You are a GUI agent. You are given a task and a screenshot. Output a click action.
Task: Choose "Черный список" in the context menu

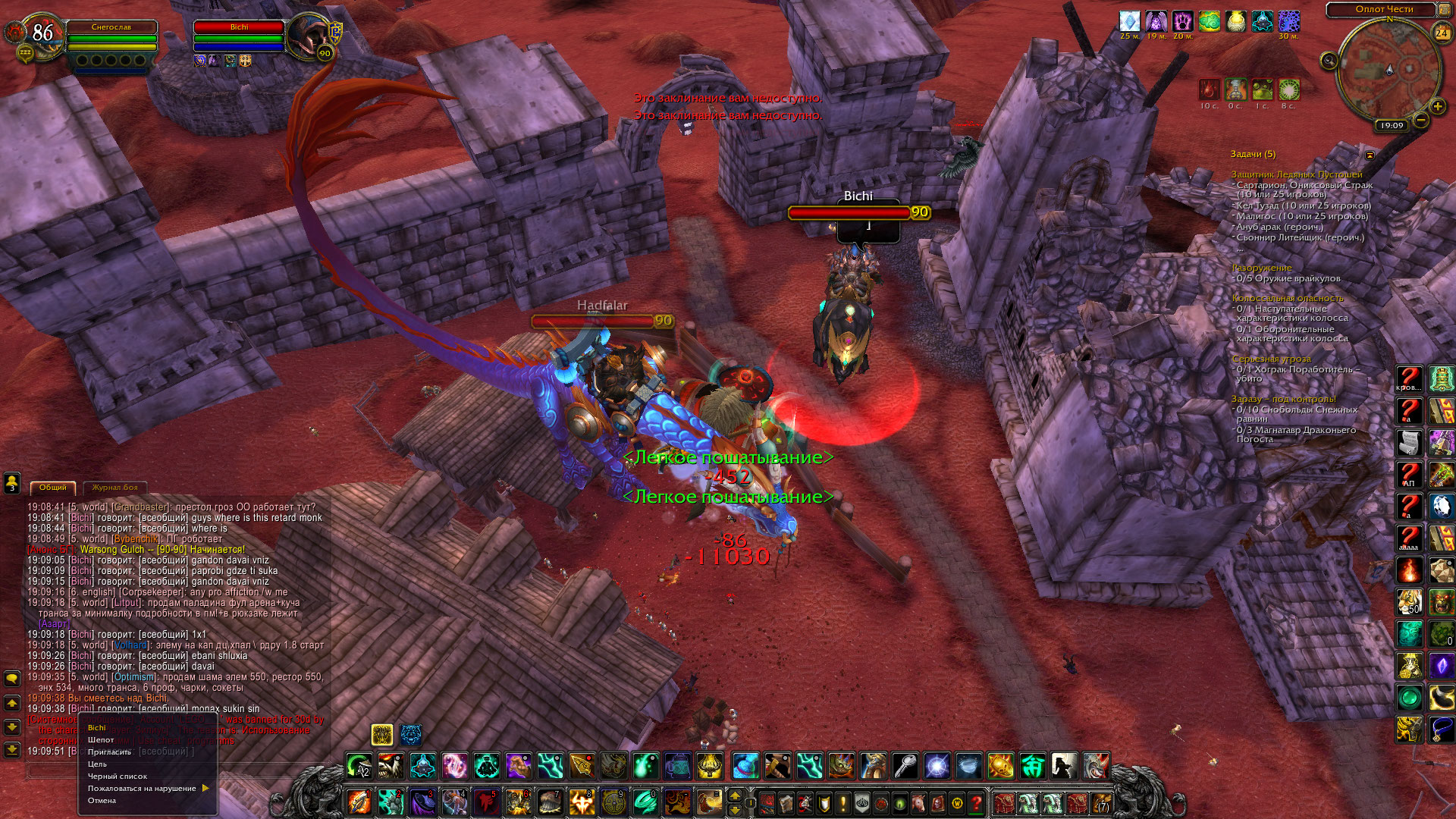click(x=118, y=776)
